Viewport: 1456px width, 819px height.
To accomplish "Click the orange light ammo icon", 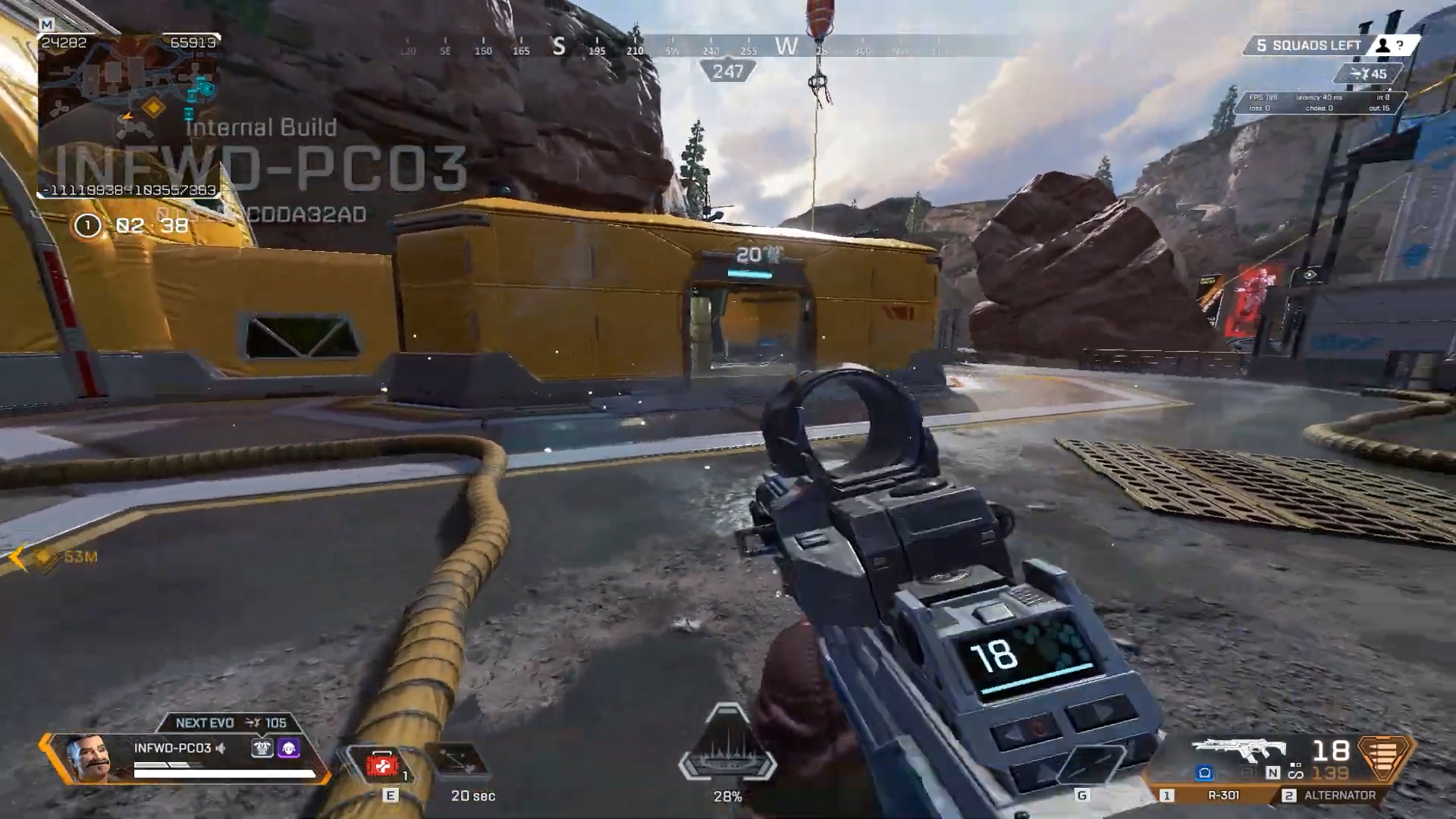I will coord(1384,755).
